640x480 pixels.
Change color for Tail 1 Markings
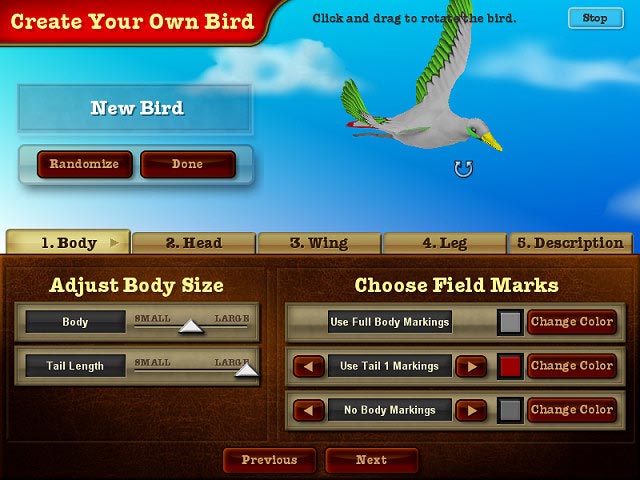(571, 366)
